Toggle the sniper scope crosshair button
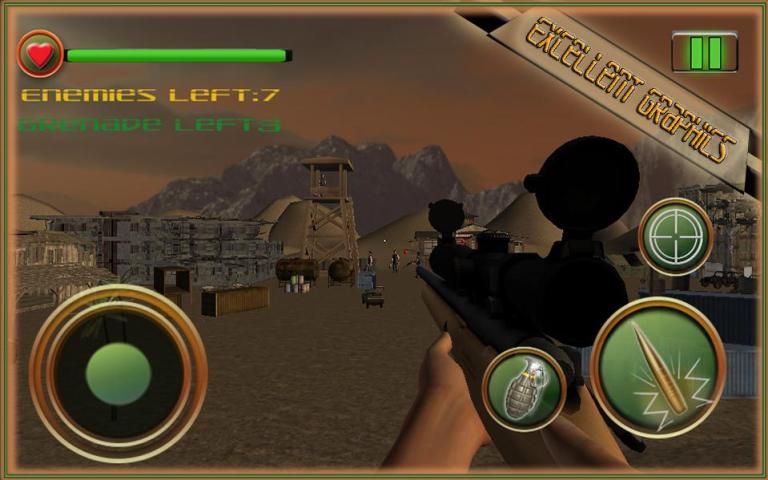The width and height of the screenshot is (768, 480). [675, 236]
